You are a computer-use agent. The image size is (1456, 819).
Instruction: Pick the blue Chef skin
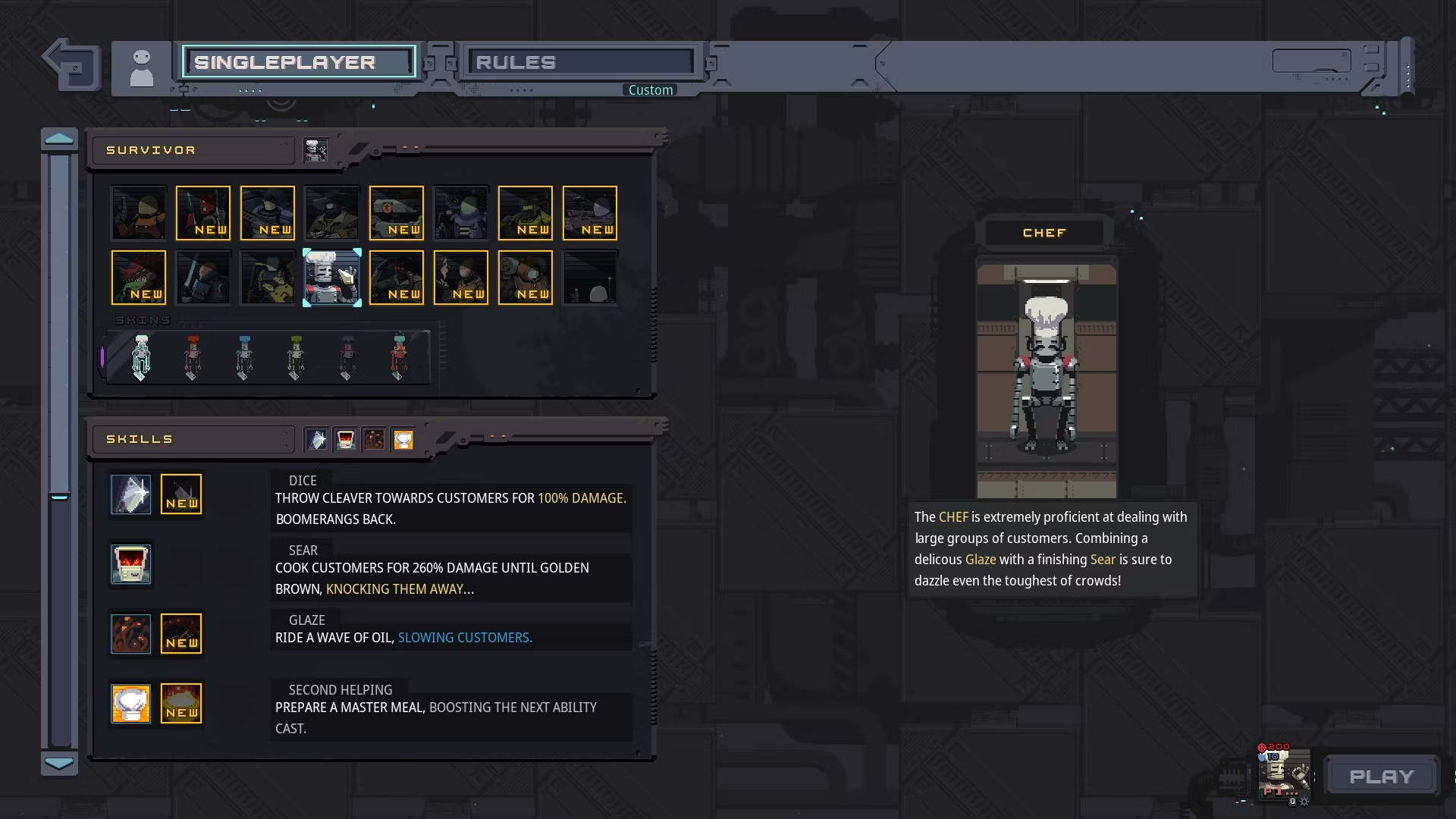[243, 356]
